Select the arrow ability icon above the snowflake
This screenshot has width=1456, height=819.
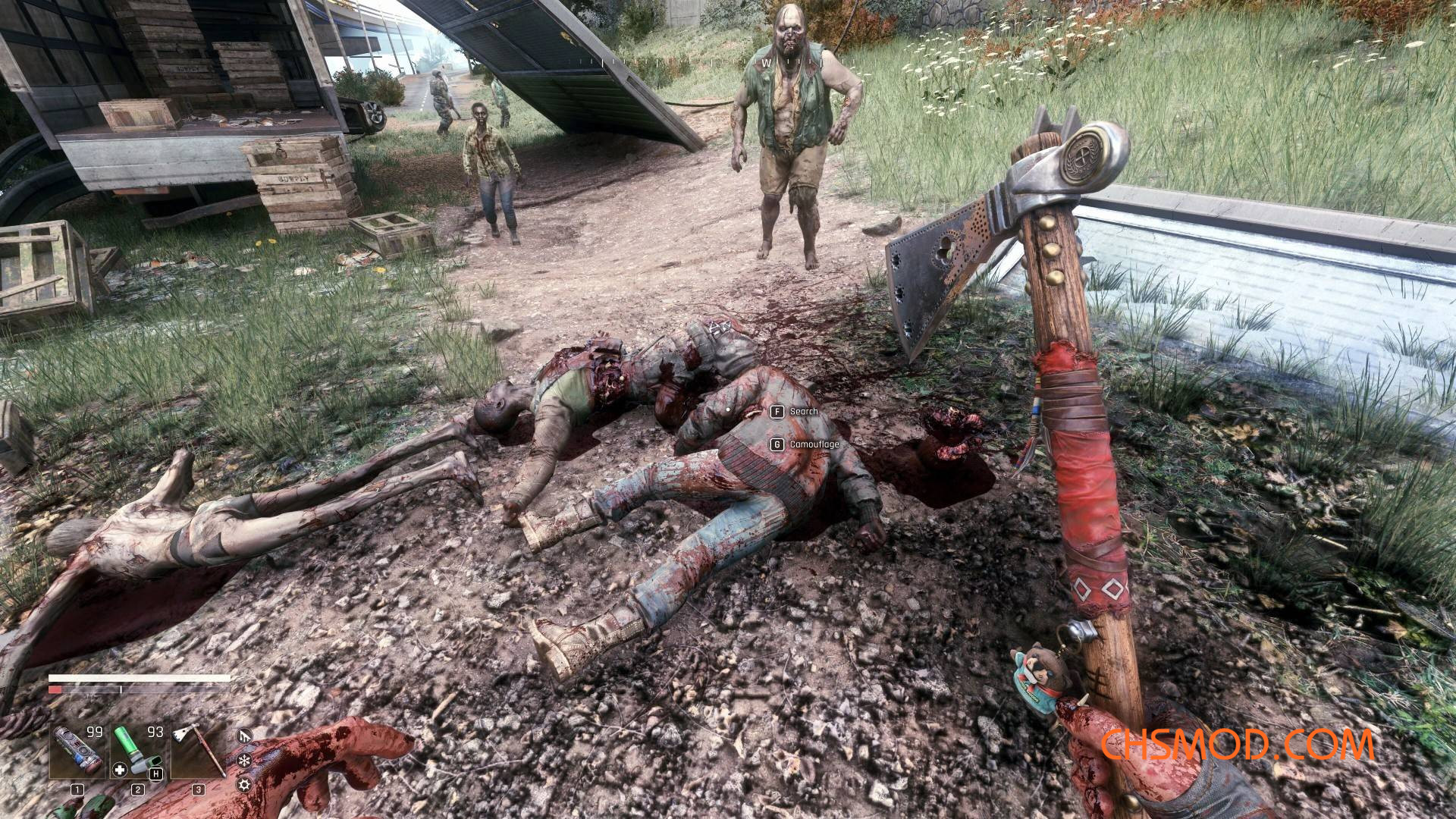coord(243,736)
